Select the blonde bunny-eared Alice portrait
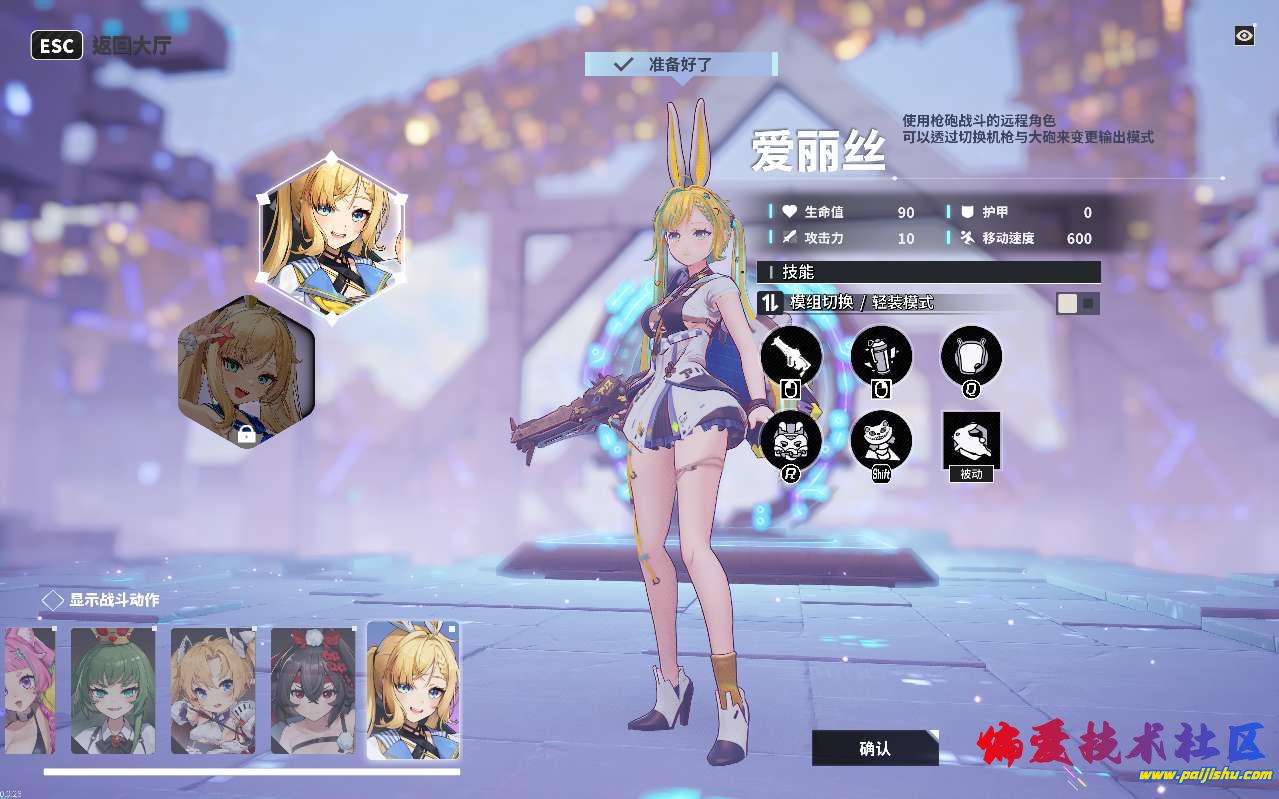The height and width of the screenshot is (799, 1279). (x=413, y=690)
